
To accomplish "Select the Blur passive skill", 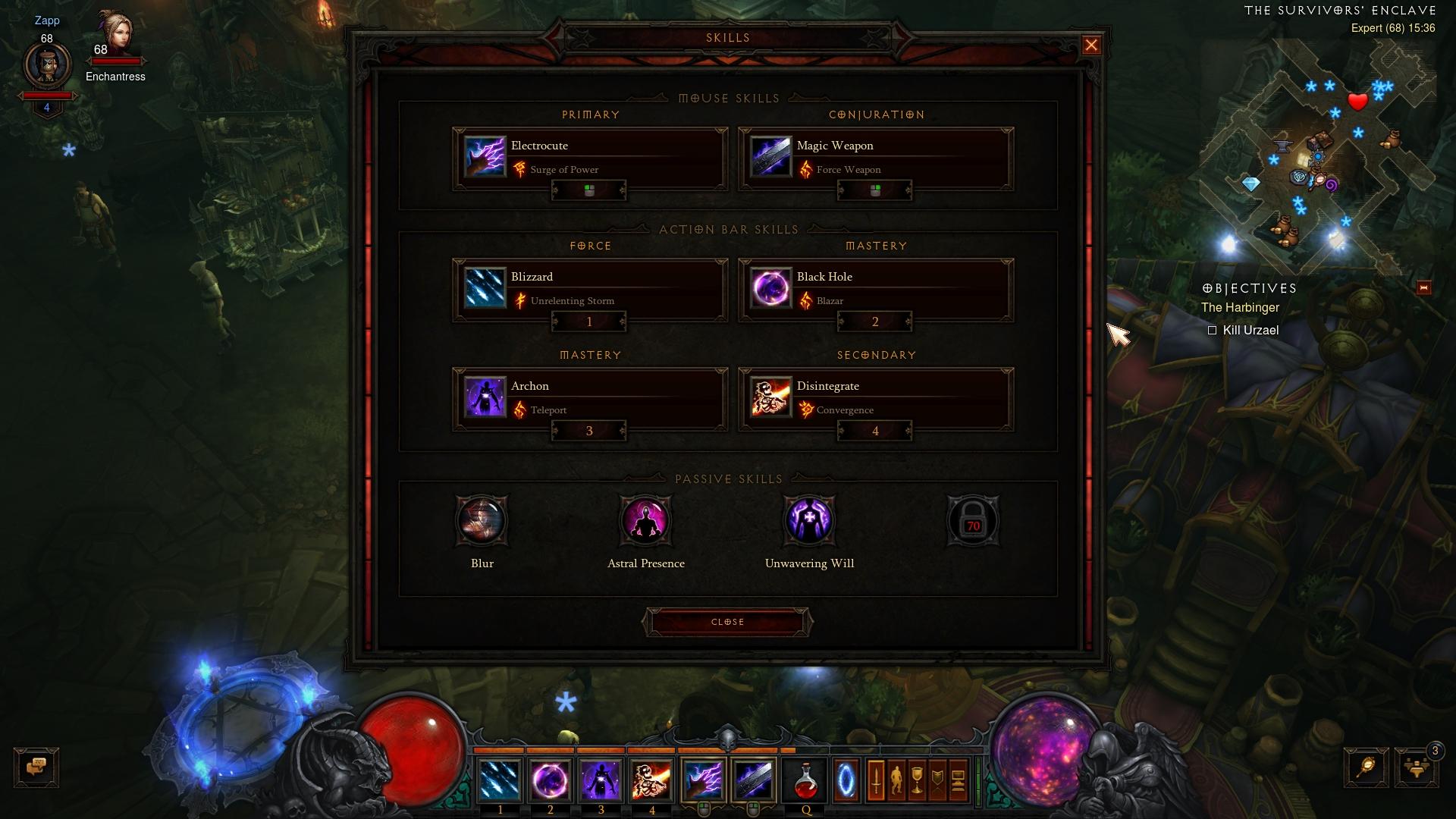I will point(482,521).
